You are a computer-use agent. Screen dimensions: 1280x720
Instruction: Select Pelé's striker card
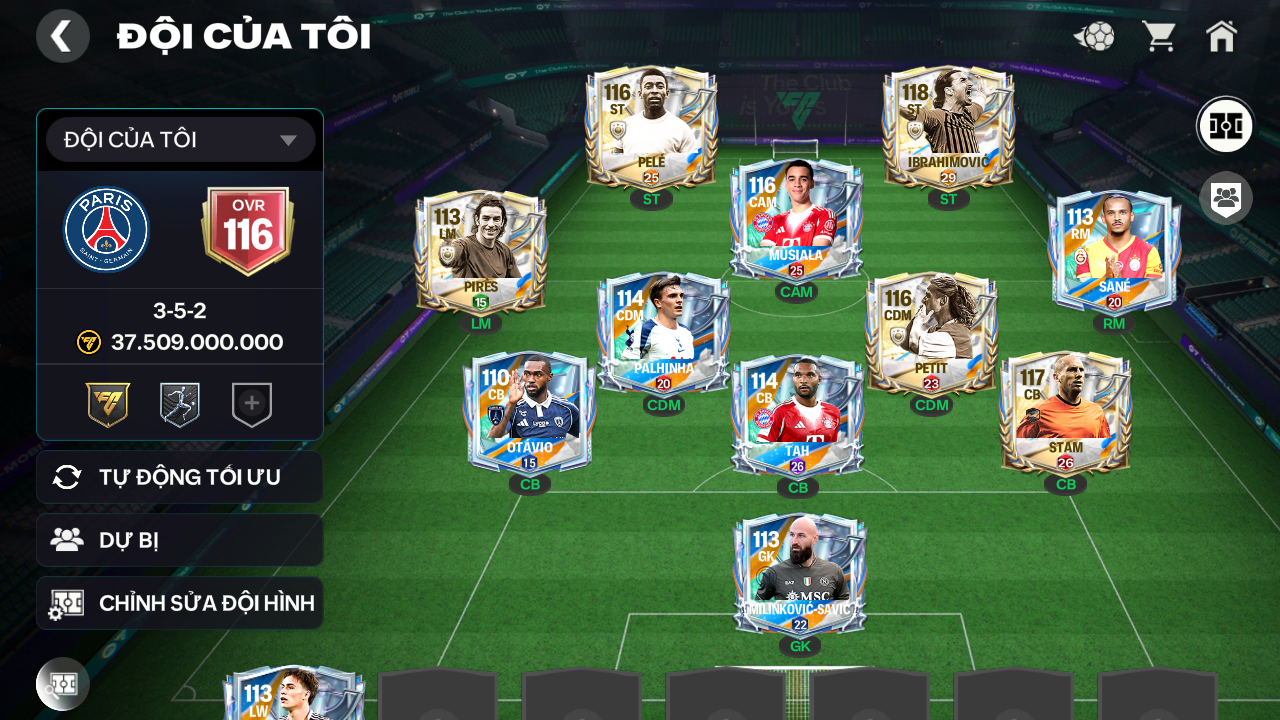click(650, 130)
